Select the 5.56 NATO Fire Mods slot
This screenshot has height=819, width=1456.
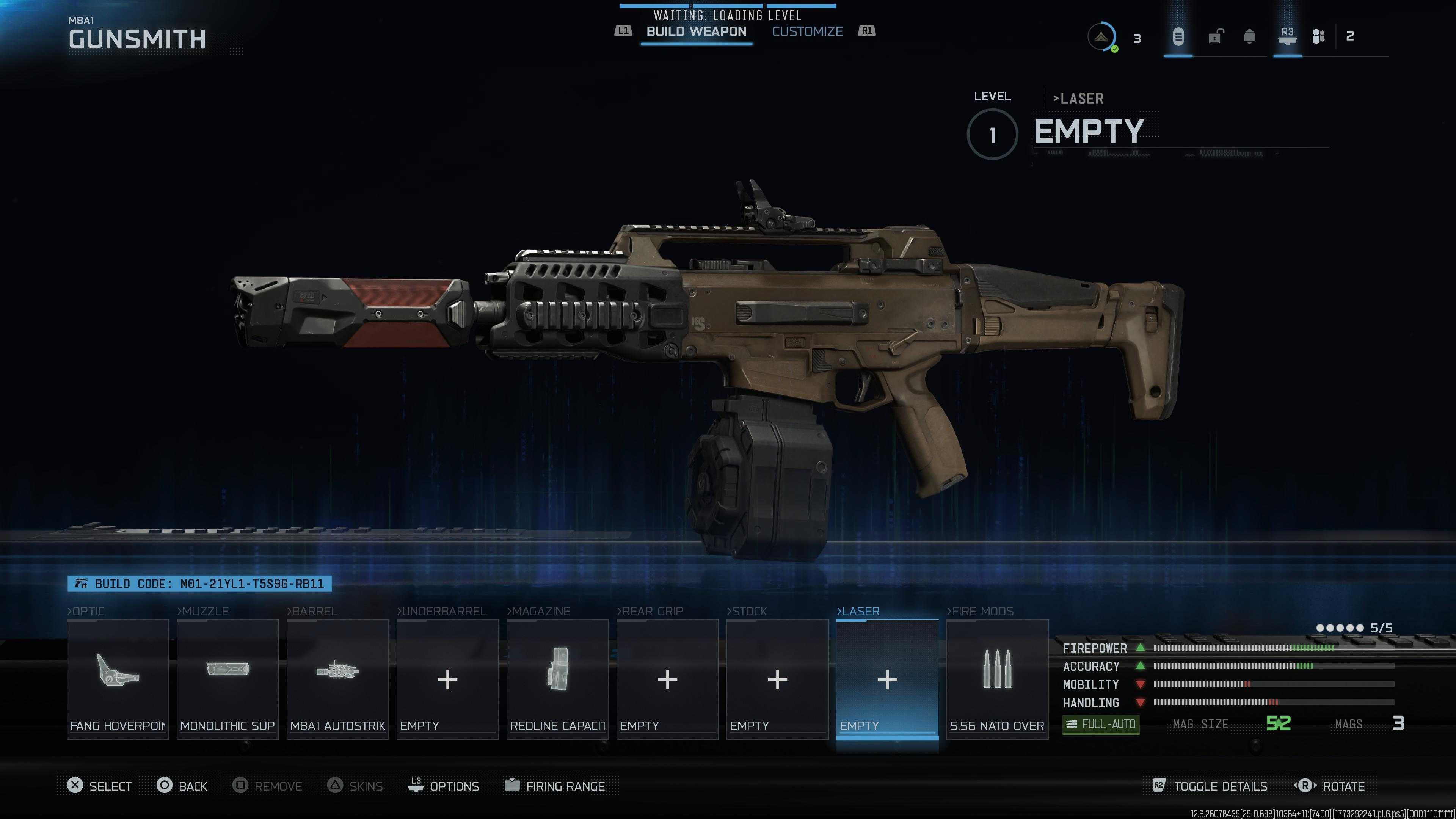[997, 679]
